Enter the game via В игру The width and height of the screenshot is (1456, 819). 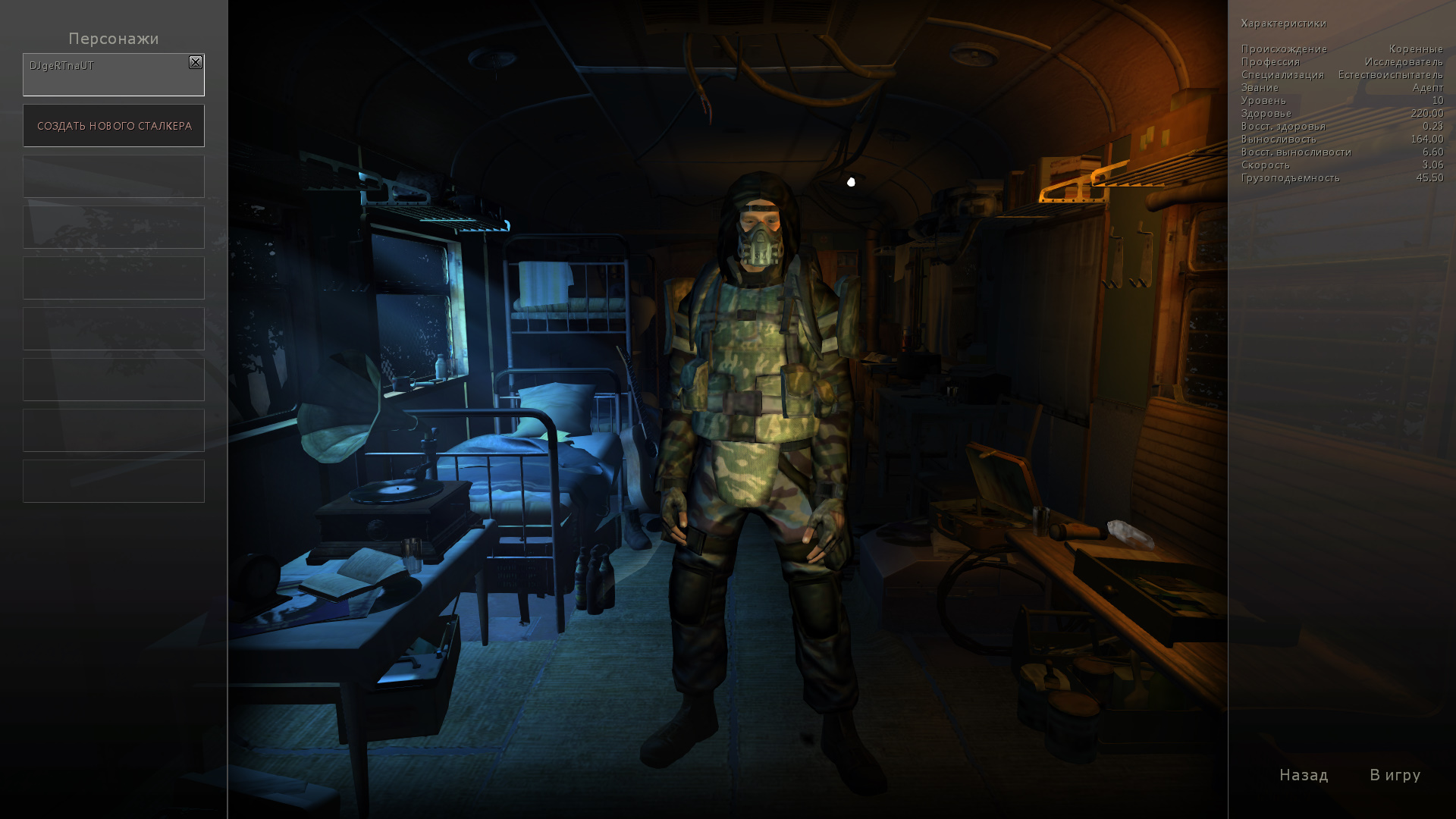tap(1395, 775)
